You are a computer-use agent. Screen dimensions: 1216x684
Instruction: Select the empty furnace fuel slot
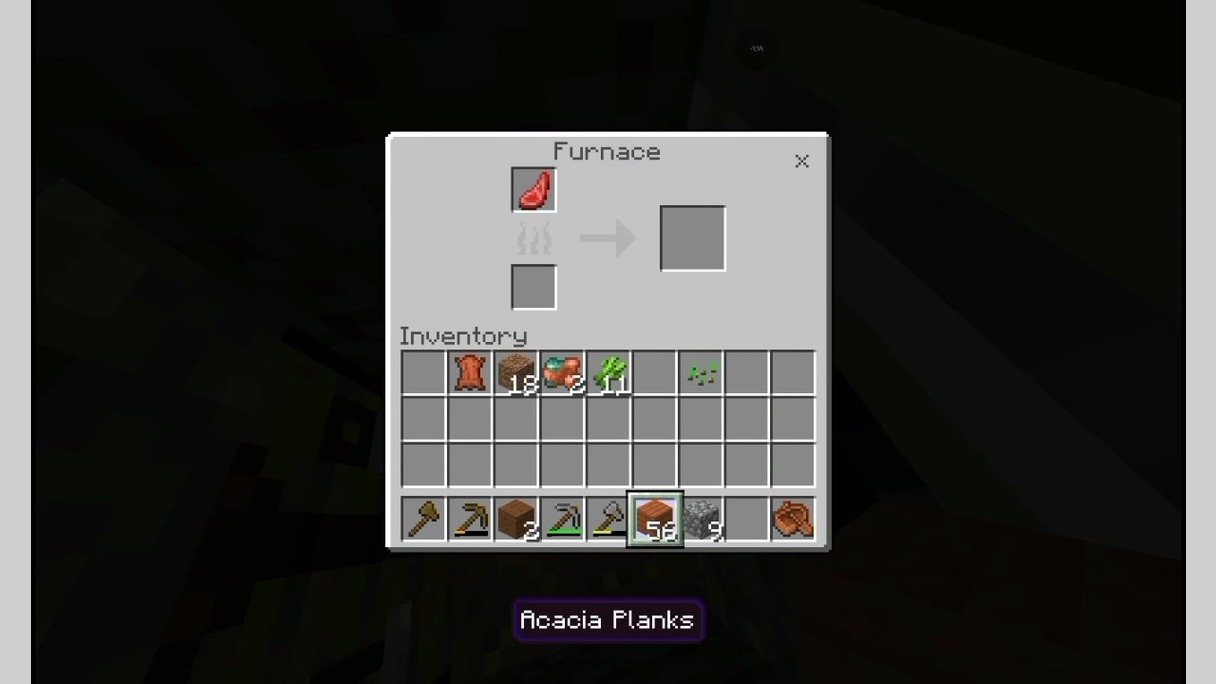point(534,287)
